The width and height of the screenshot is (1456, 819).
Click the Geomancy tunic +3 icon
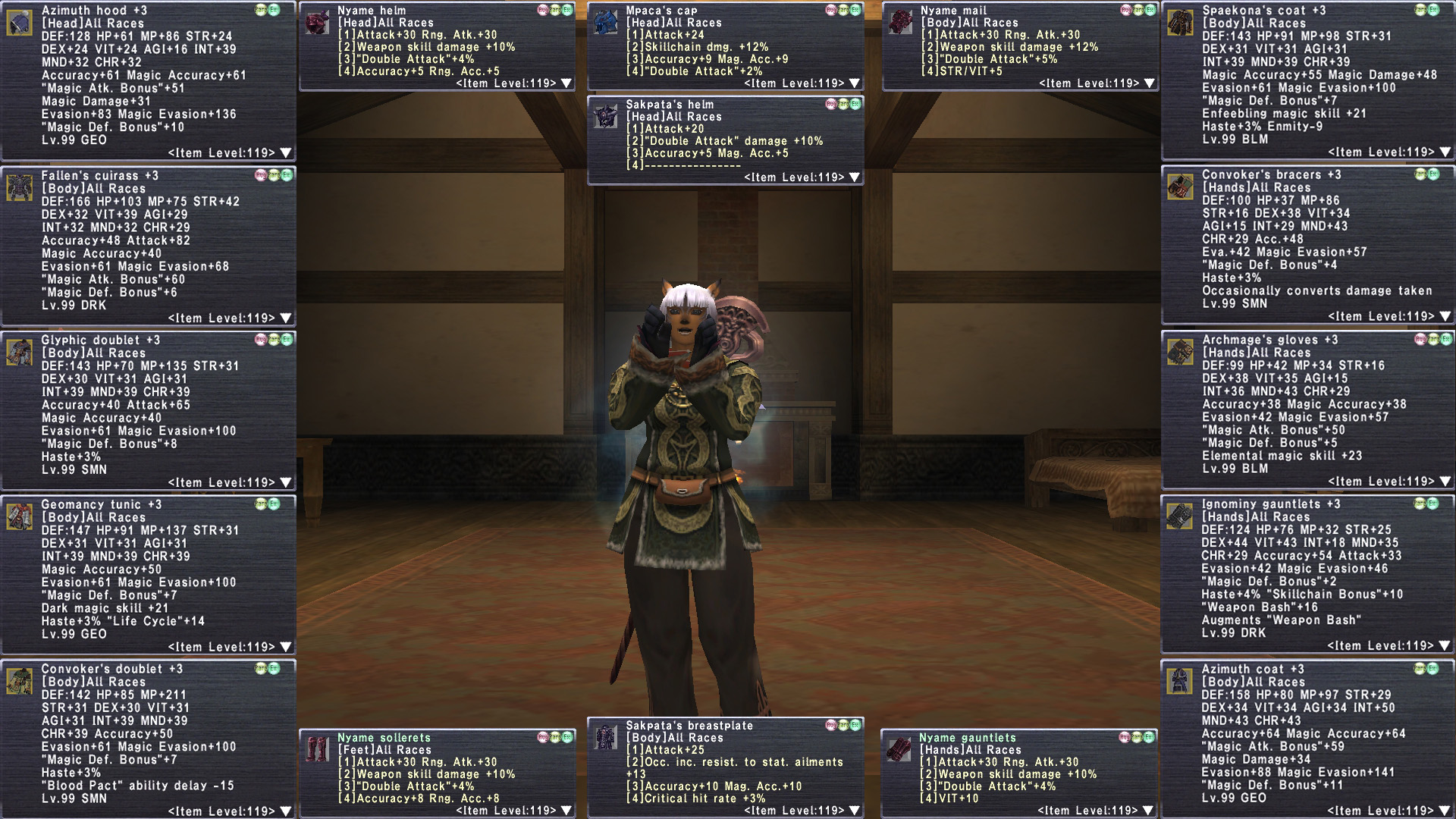[20, 516]
